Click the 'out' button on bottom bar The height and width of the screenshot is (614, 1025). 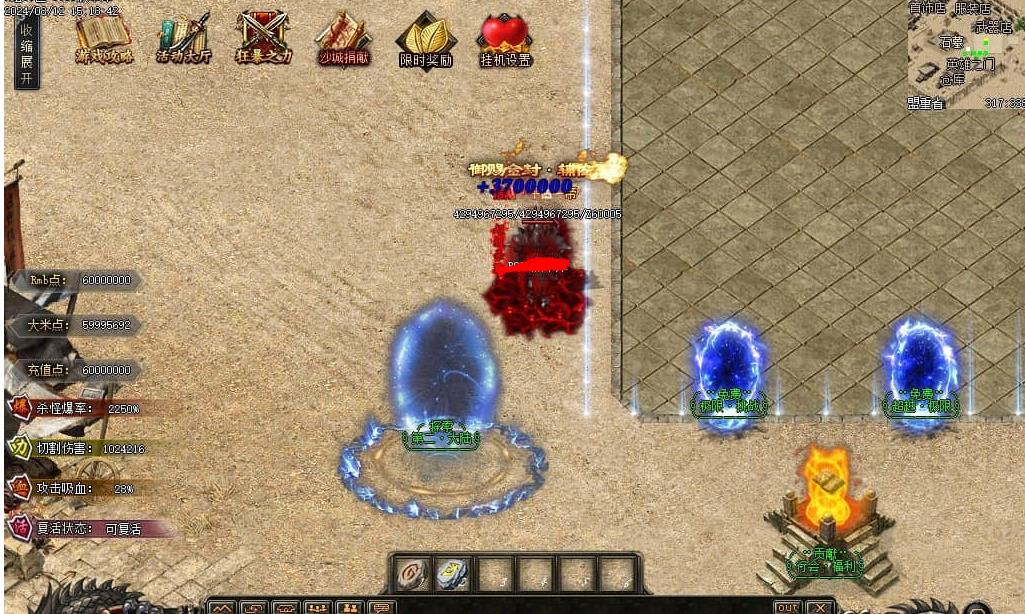pyautogui.click(x=788, y=607)
